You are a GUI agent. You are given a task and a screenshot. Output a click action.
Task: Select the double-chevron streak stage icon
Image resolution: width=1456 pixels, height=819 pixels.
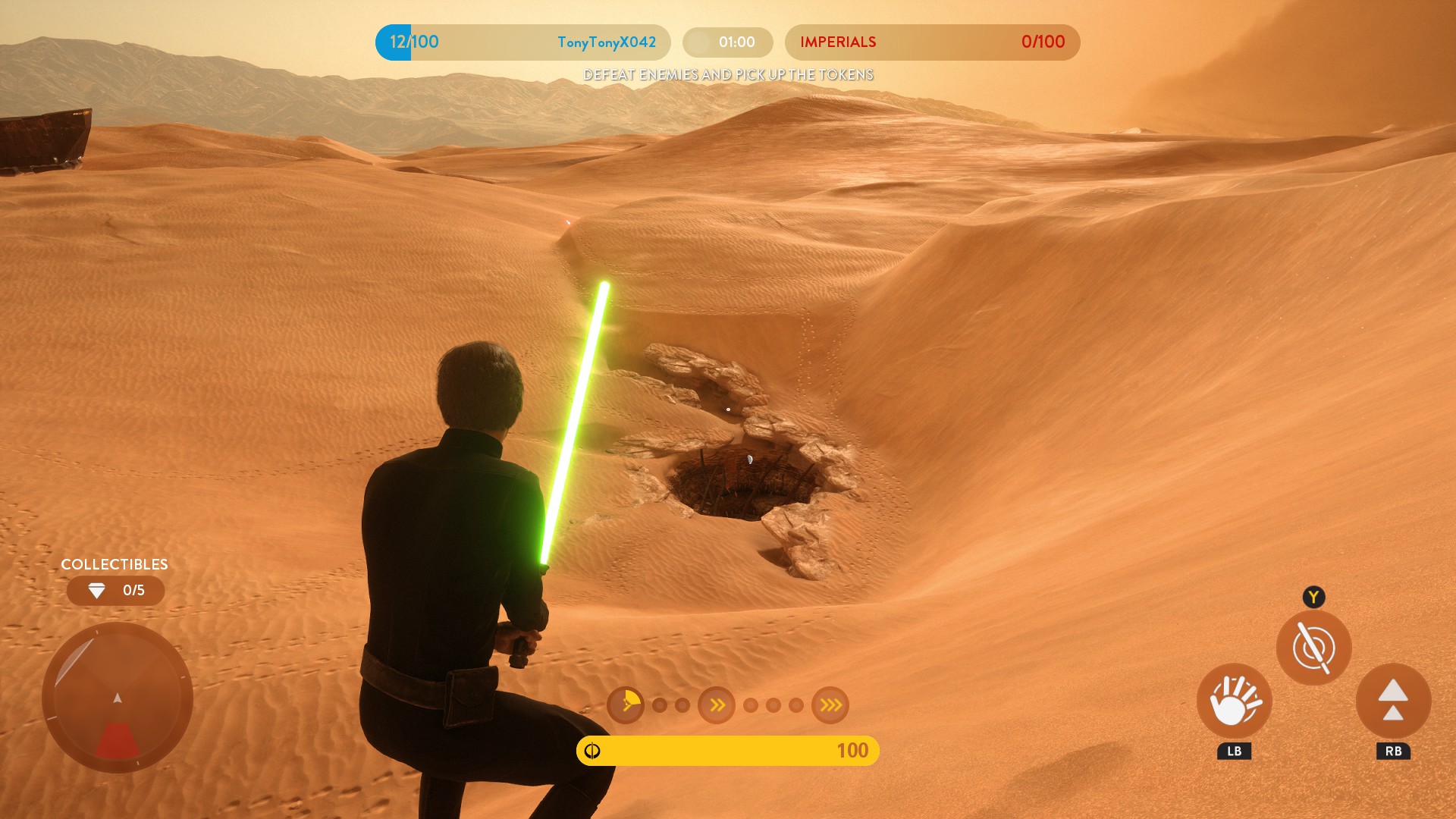[717, 705]
